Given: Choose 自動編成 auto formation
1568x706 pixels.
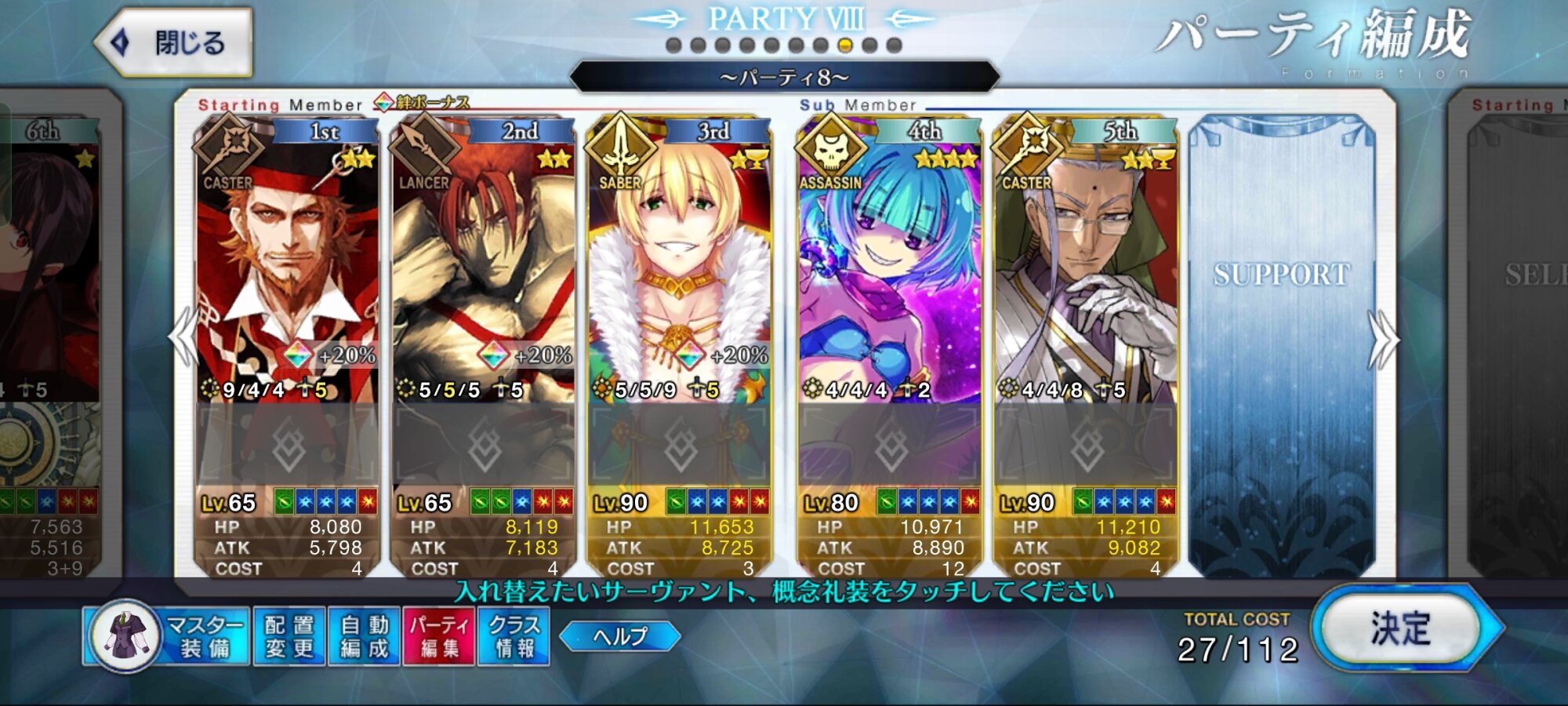Looking at the screenshot, I should (365, 636).
